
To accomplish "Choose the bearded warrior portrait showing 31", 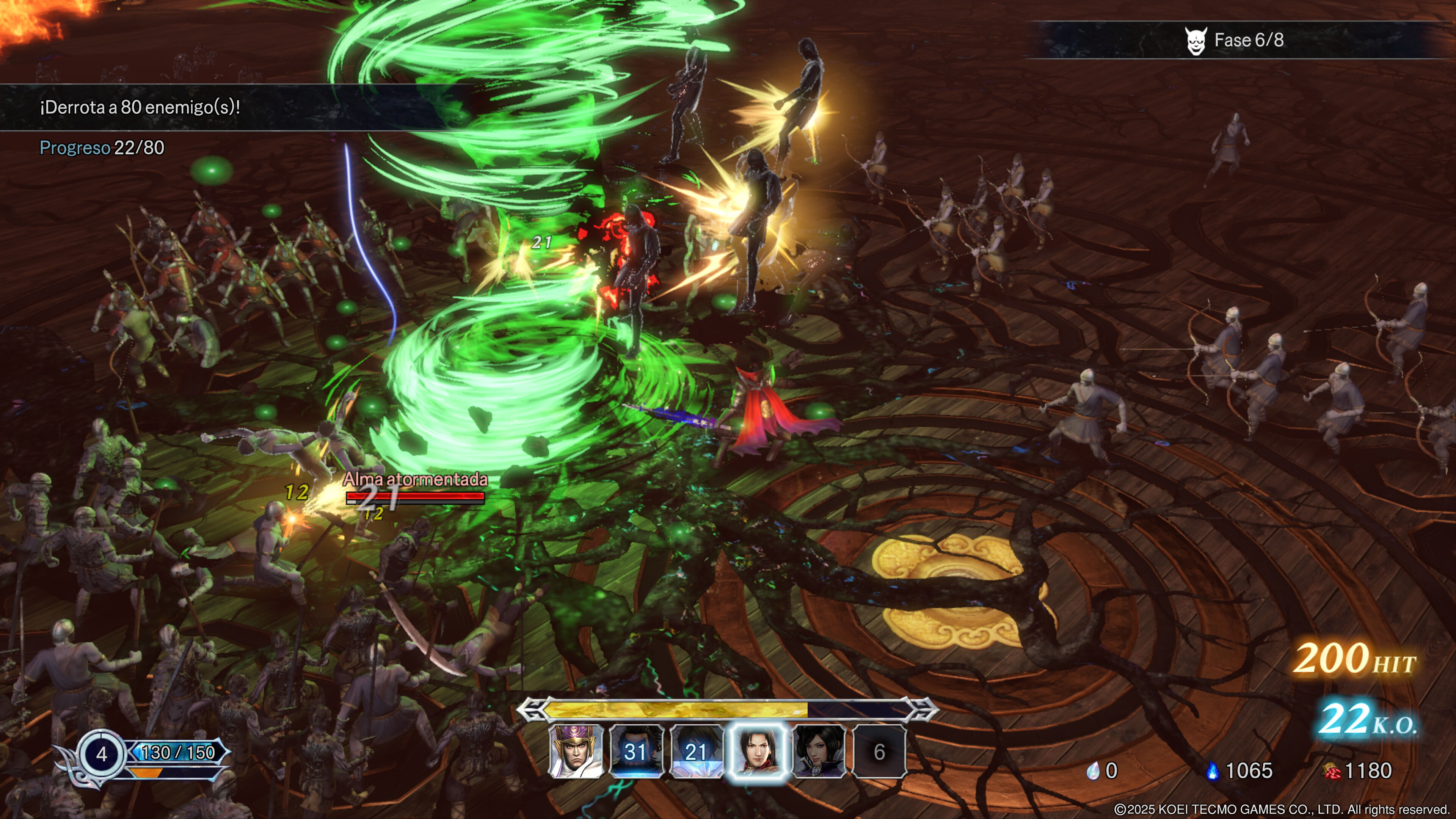I will click(x=636, y=751).
